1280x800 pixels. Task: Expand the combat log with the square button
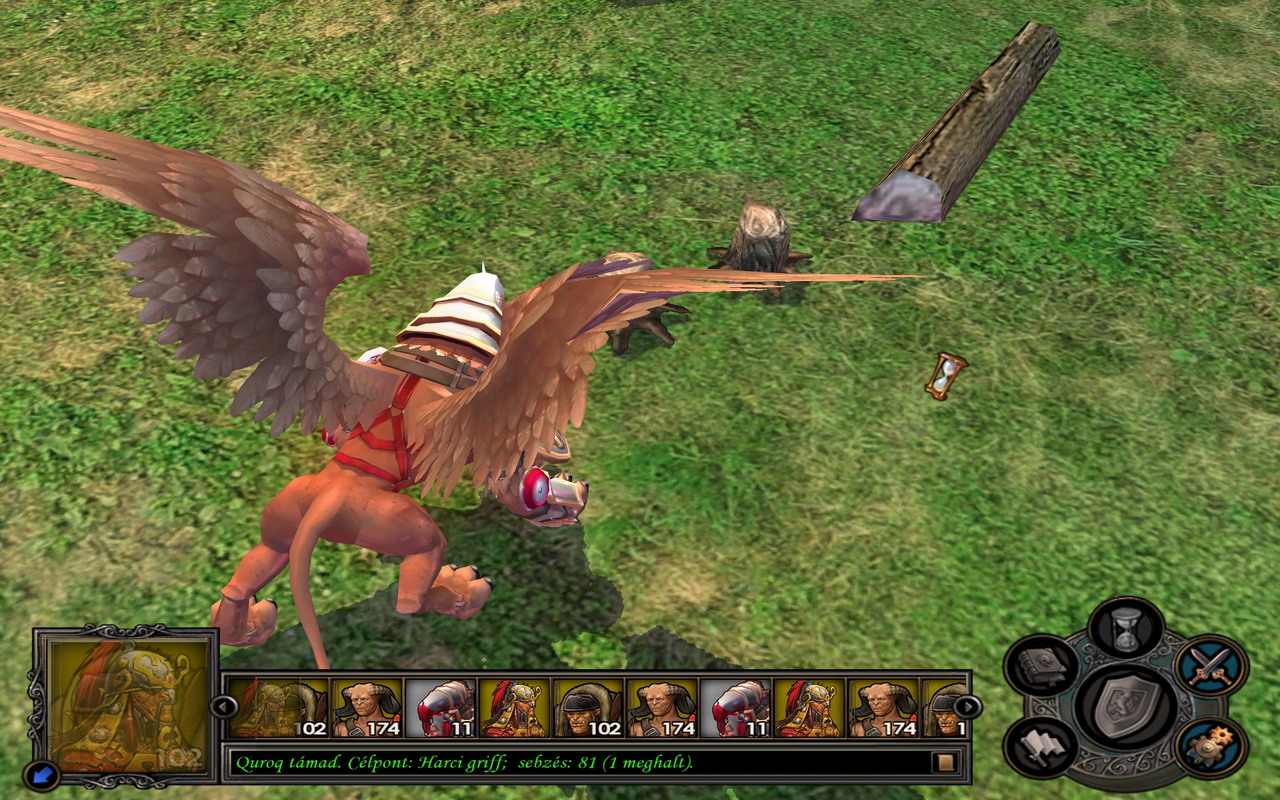(x=943, y=763)
